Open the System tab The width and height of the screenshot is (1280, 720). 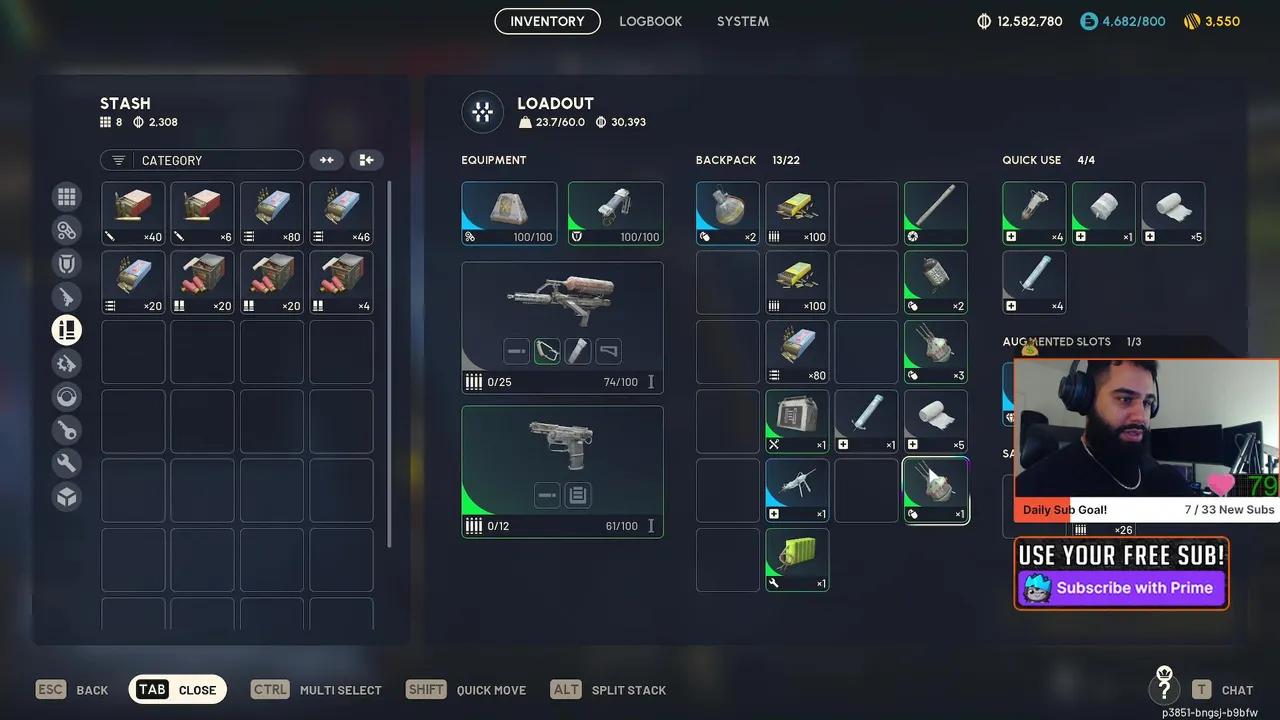[x=742, y=21]
